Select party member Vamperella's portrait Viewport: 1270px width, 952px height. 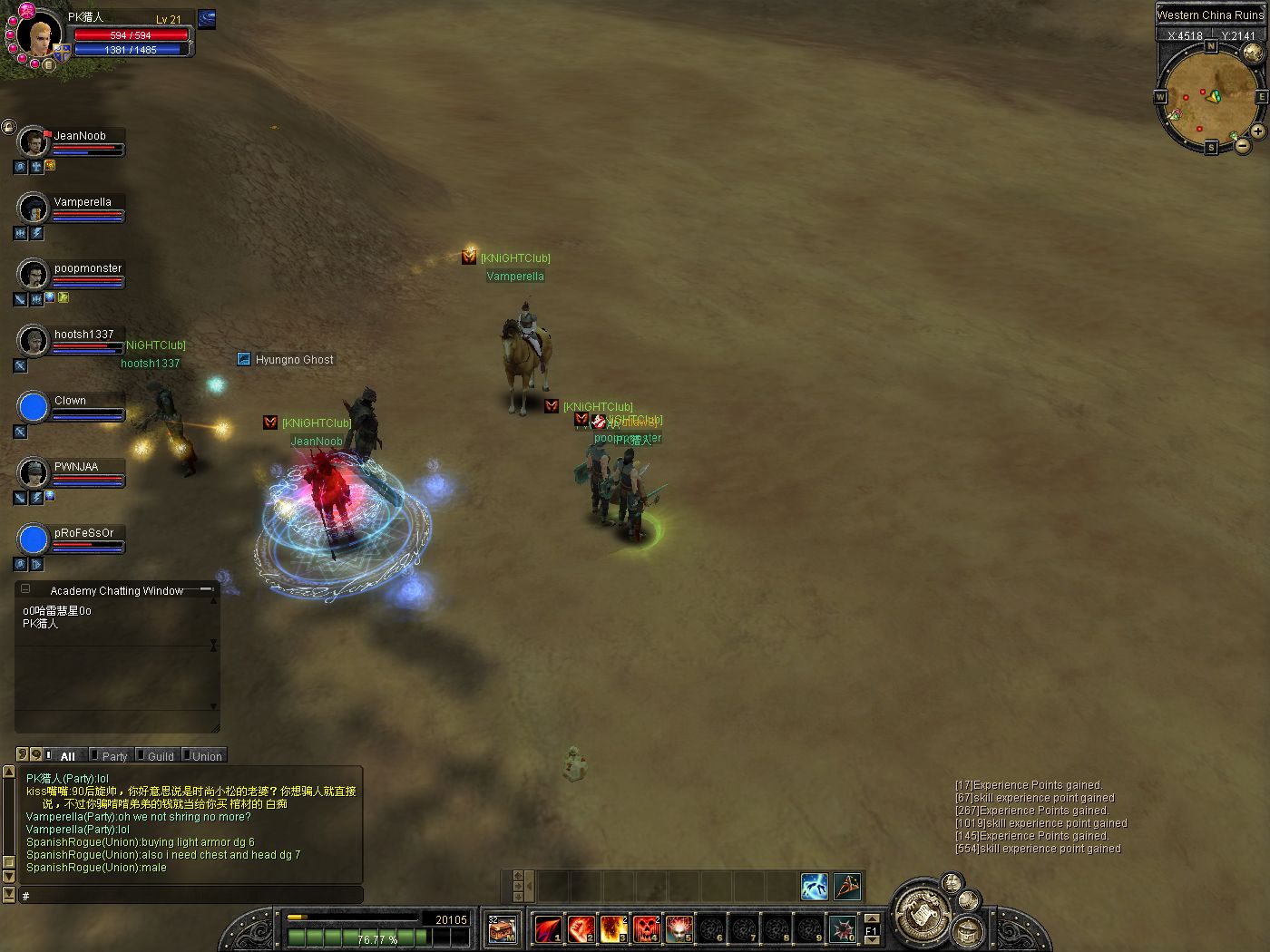(x=34, y=209)
